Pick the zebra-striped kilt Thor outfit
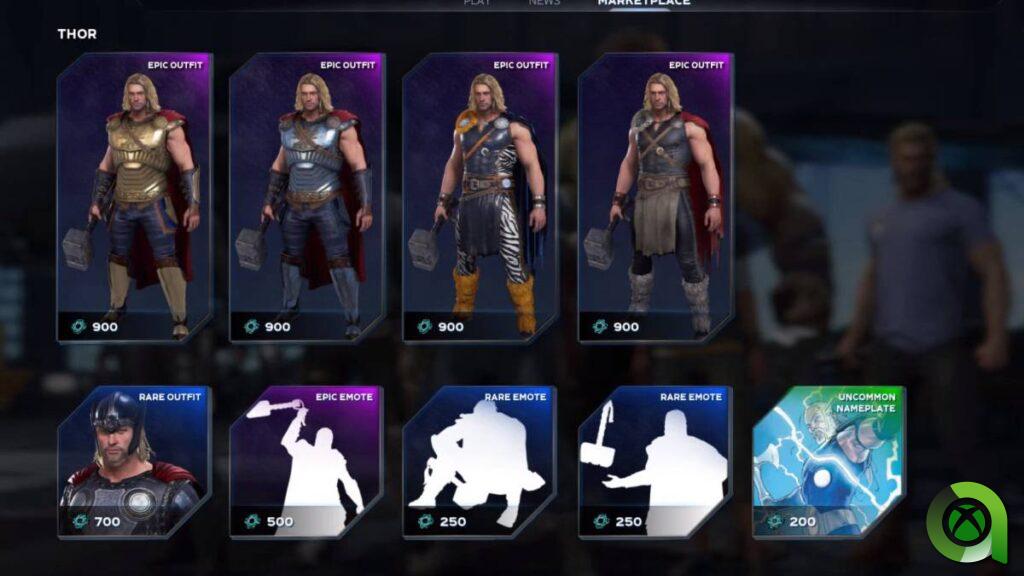 (x=480, y=198)
